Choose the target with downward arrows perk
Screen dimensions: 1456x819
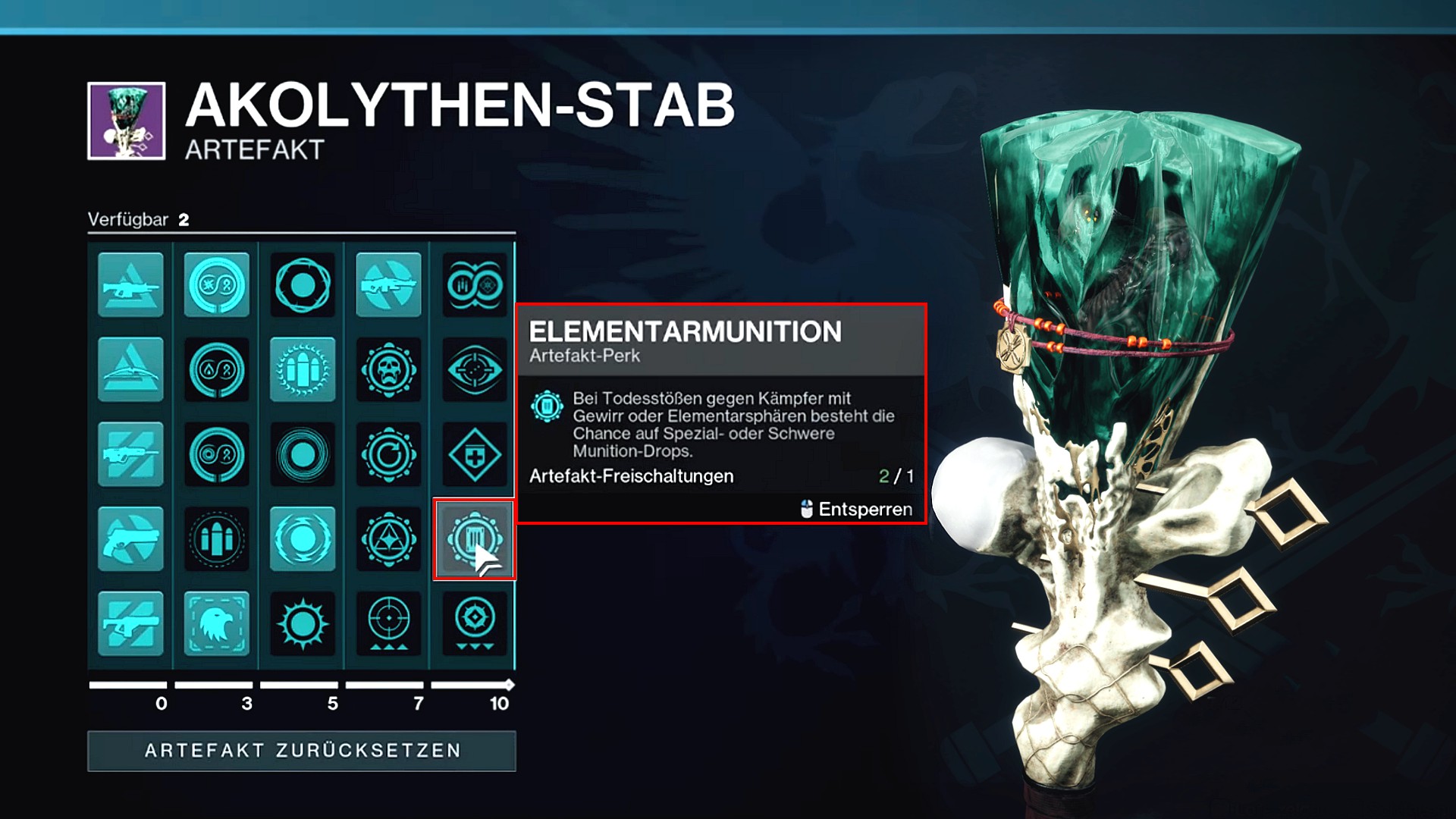tap(474, 623)
